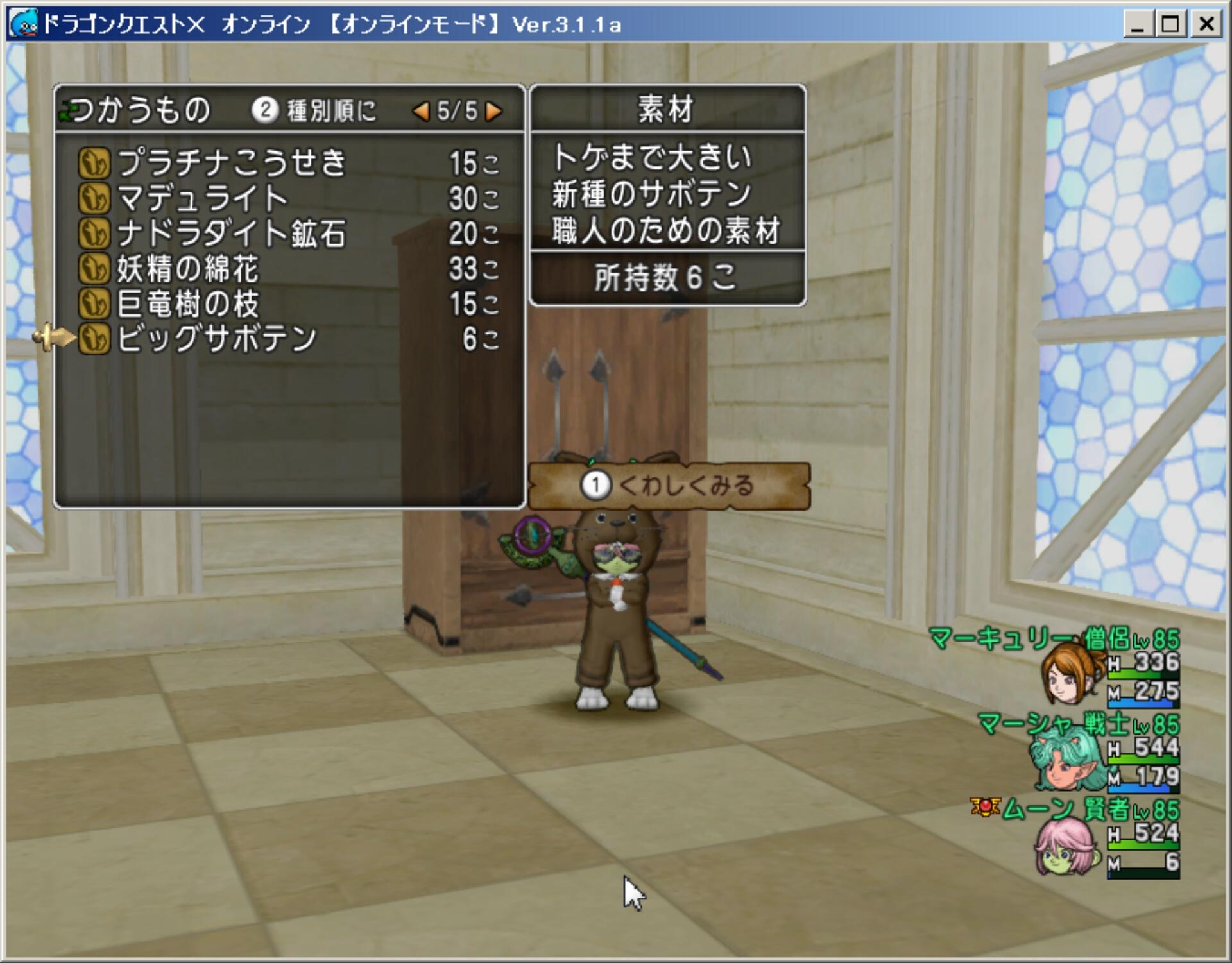This screenshot has width=1232, height=963.
Task: Minimize the game window
Action: (1138, 25)
